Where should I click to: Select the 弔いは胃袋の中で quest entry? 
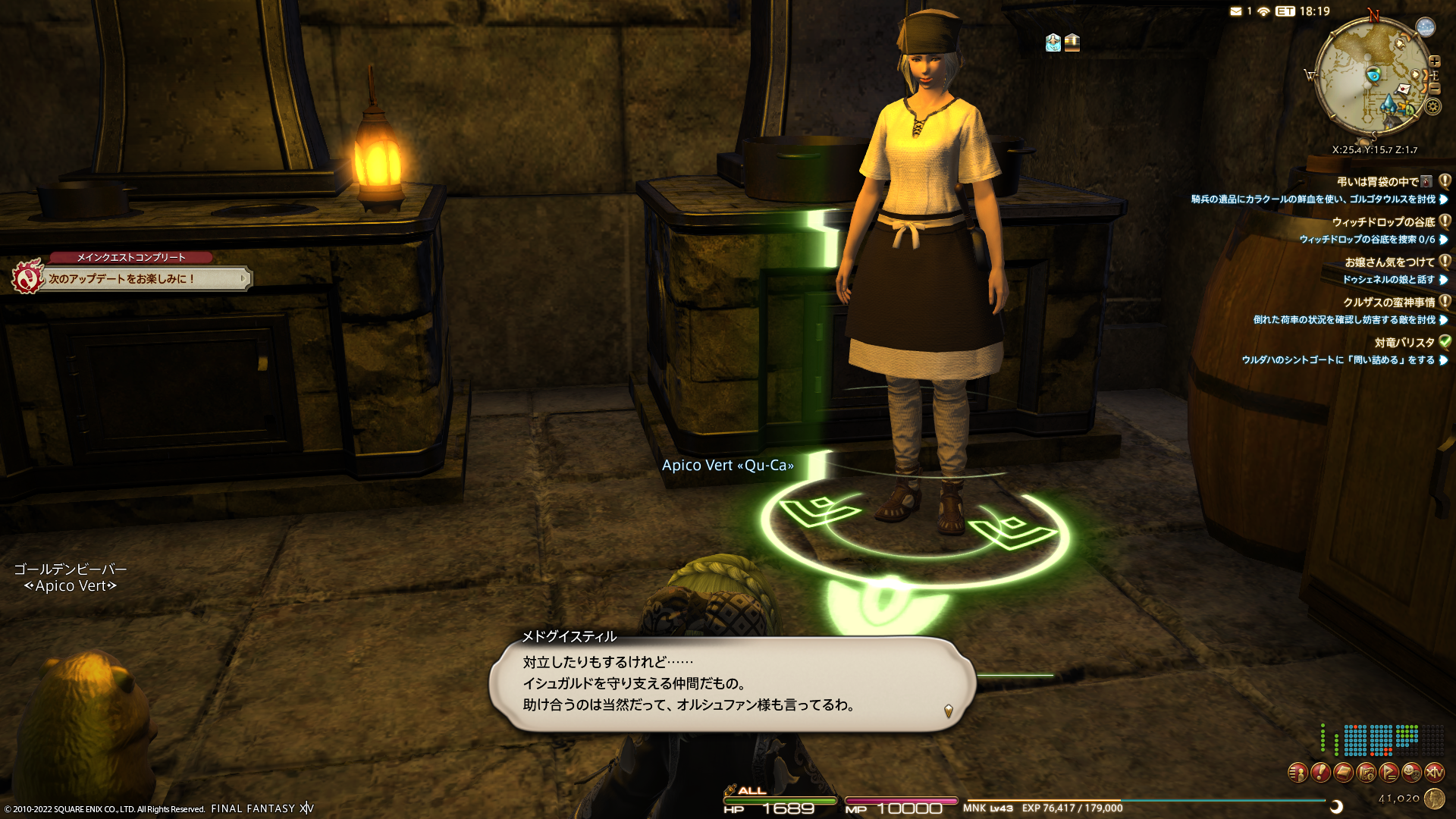[x=1377, y=182]
